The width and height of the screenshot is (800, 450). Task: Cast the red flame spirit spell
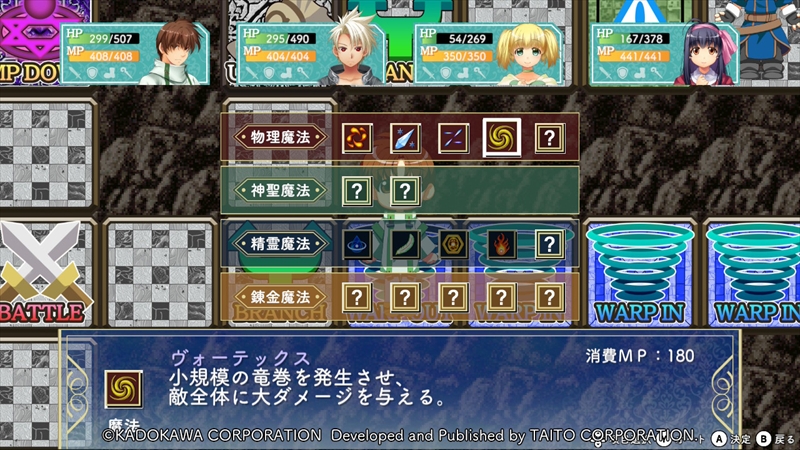(x=501, y=243)
